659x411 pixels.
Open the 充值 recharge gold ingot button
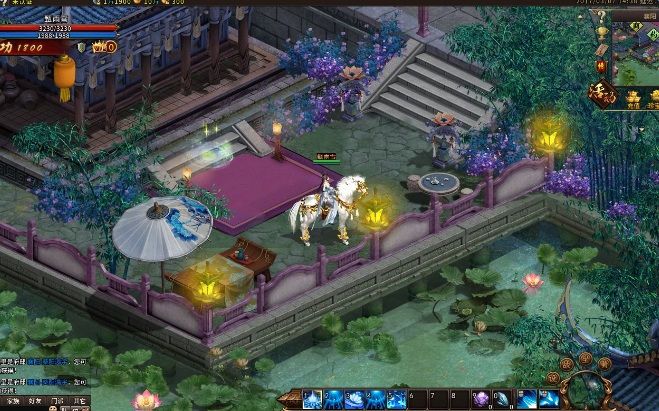coord(632,98)
